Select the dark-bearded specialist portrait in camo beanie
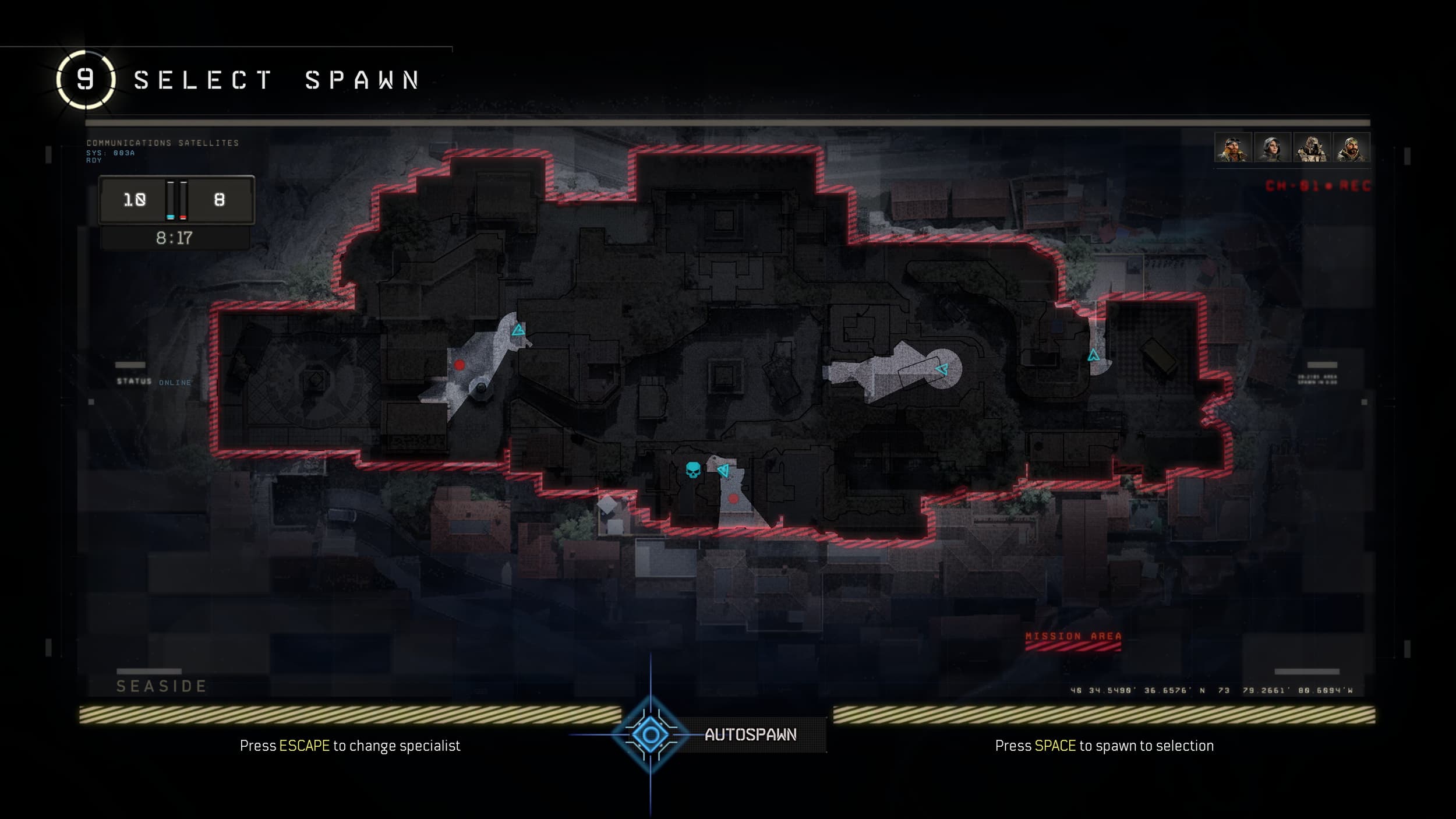The height and width of the screenshot is (819, 1456). coord(1351,148)
